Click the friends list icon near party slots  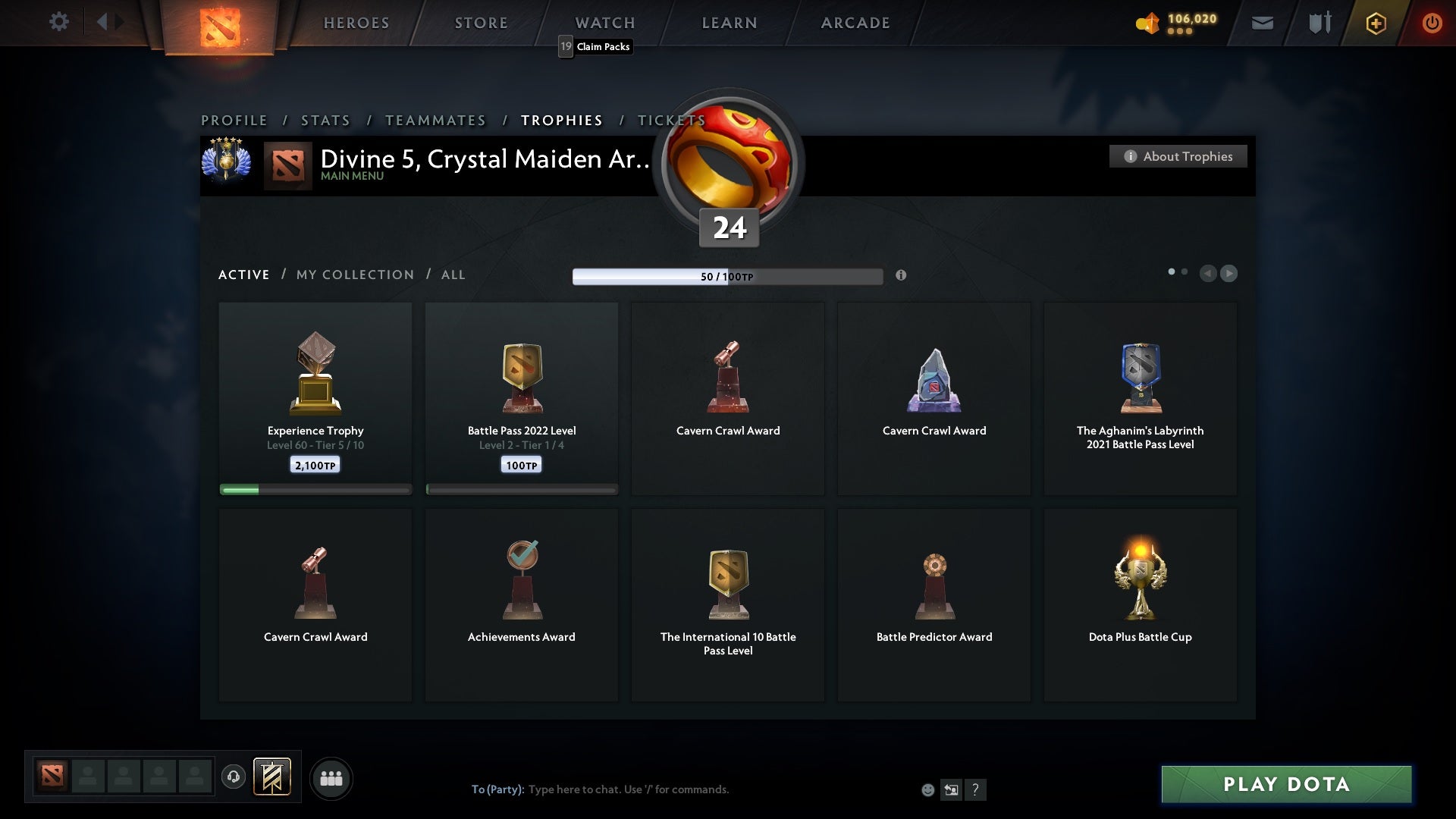click(x=331, y=778)
